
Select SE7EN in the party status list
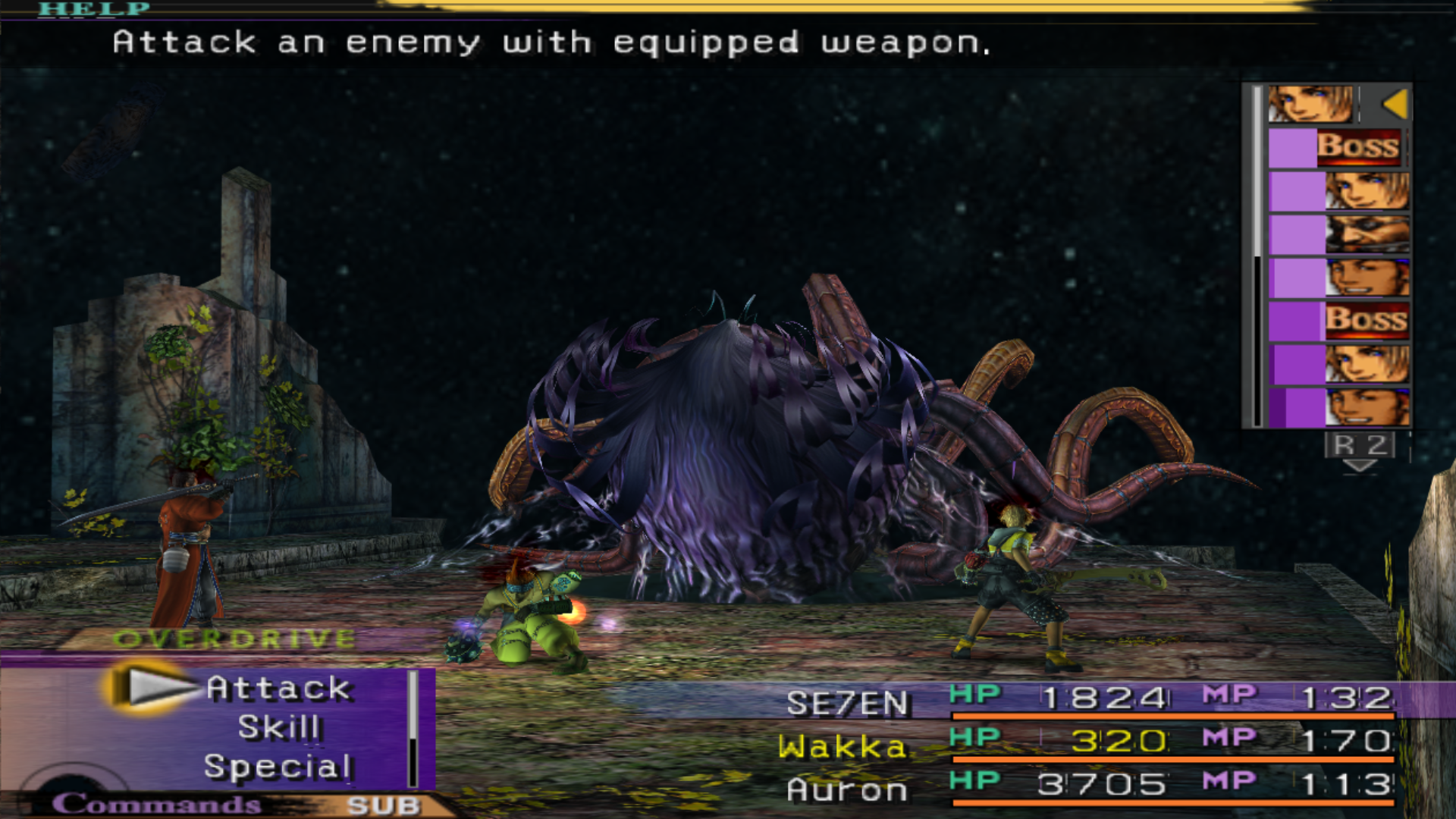pos(847,703)
